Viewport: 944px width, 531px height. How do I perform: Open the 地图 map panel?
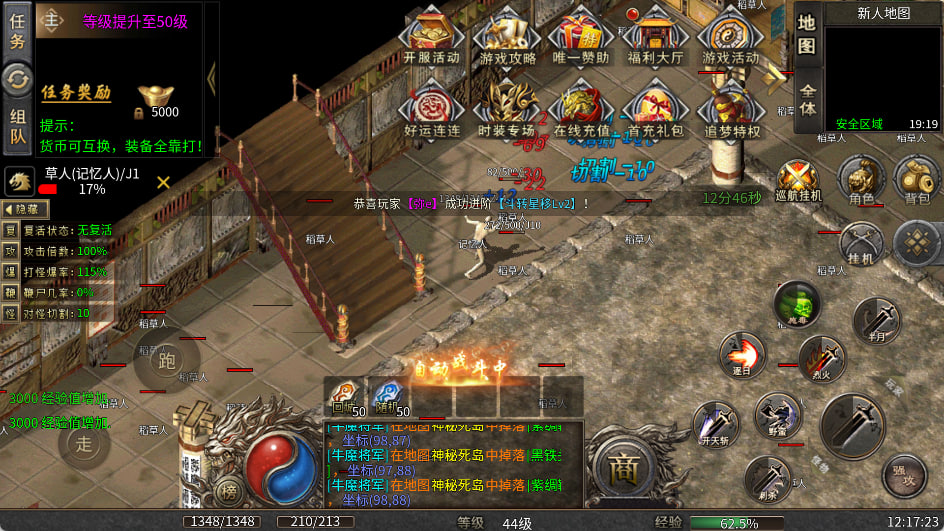tap(808, 34)
